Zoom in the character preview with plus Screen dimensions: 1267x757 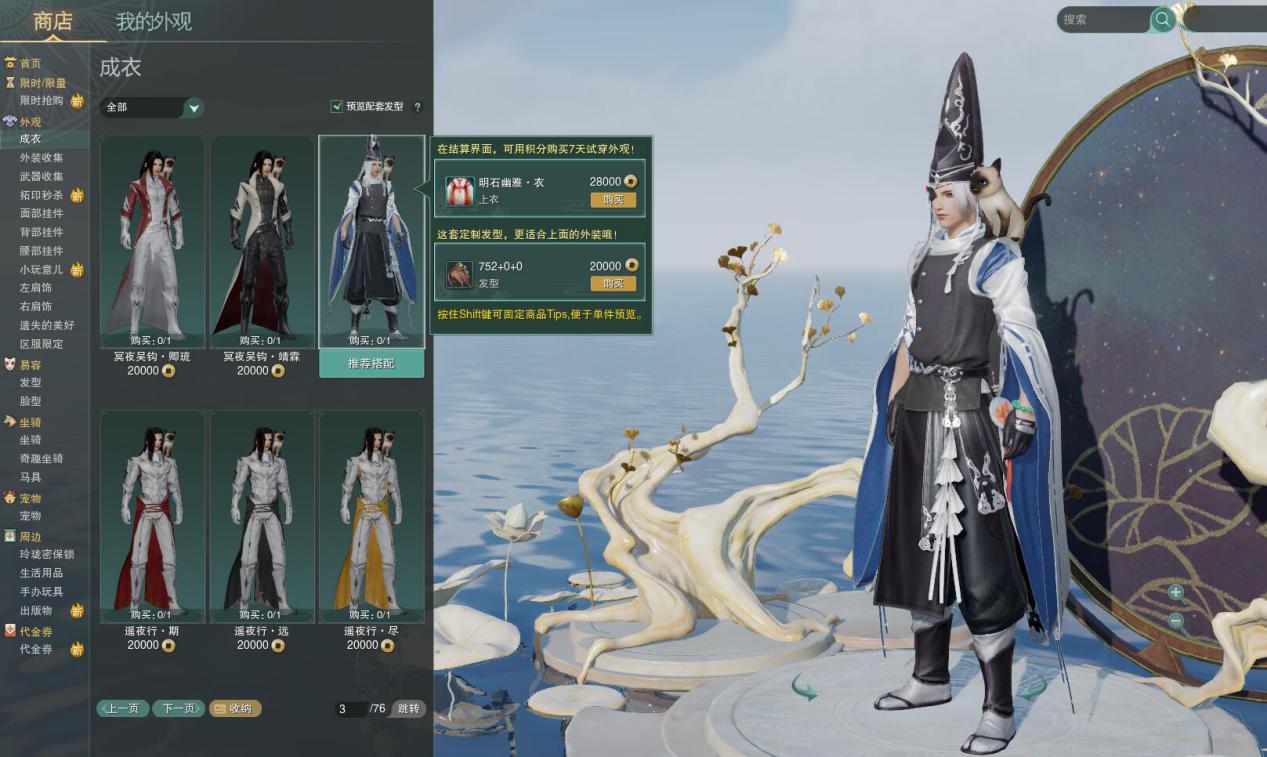(x=1176, y=592)
